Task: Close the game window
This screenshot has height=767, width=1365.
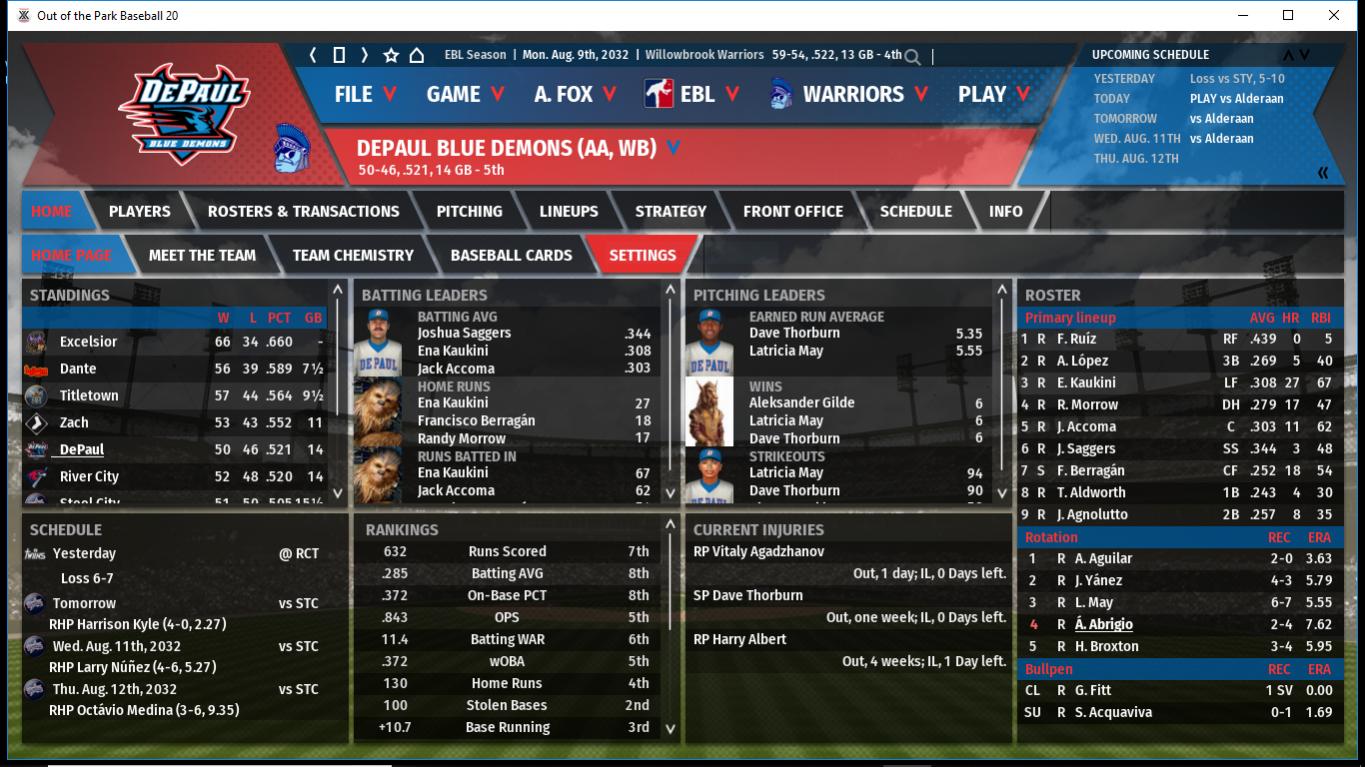Action: 1334,15
